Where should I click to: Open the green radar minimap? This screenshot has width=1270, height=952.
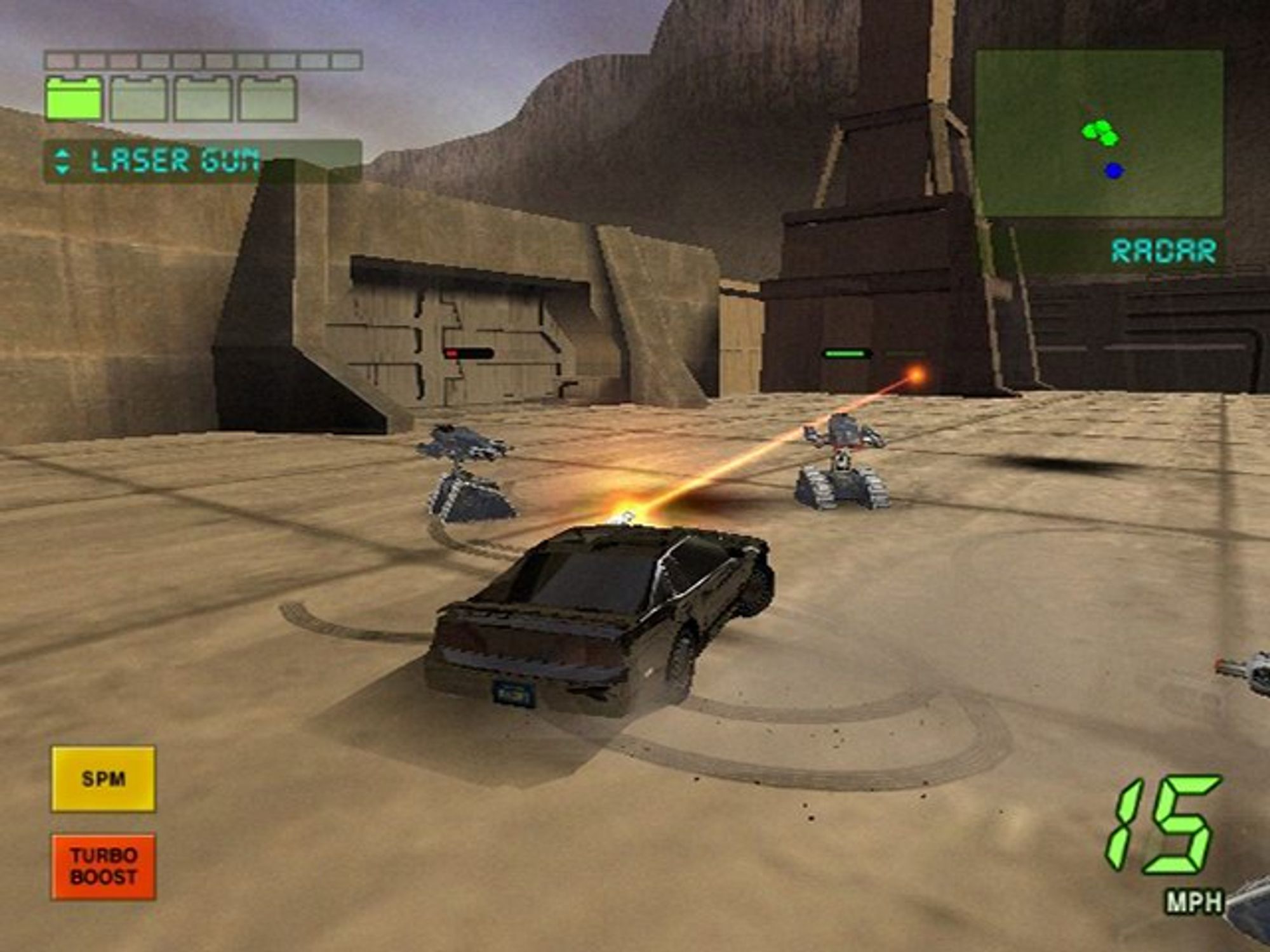(1099, 133)
